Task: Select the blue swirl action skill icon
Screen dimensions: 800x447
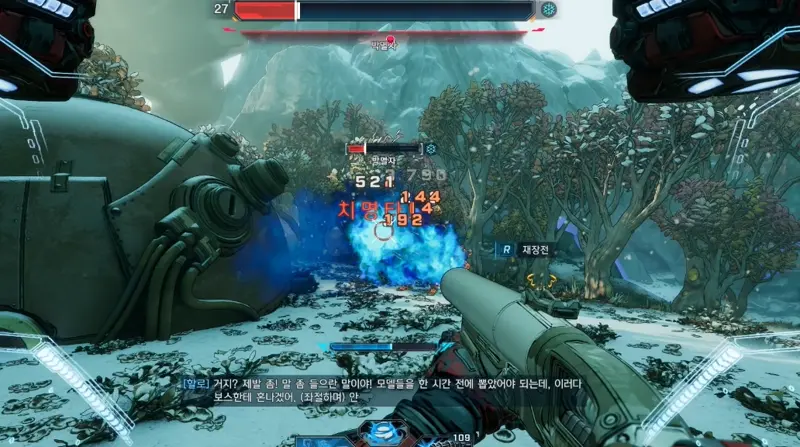Action: tap(381, 434)
